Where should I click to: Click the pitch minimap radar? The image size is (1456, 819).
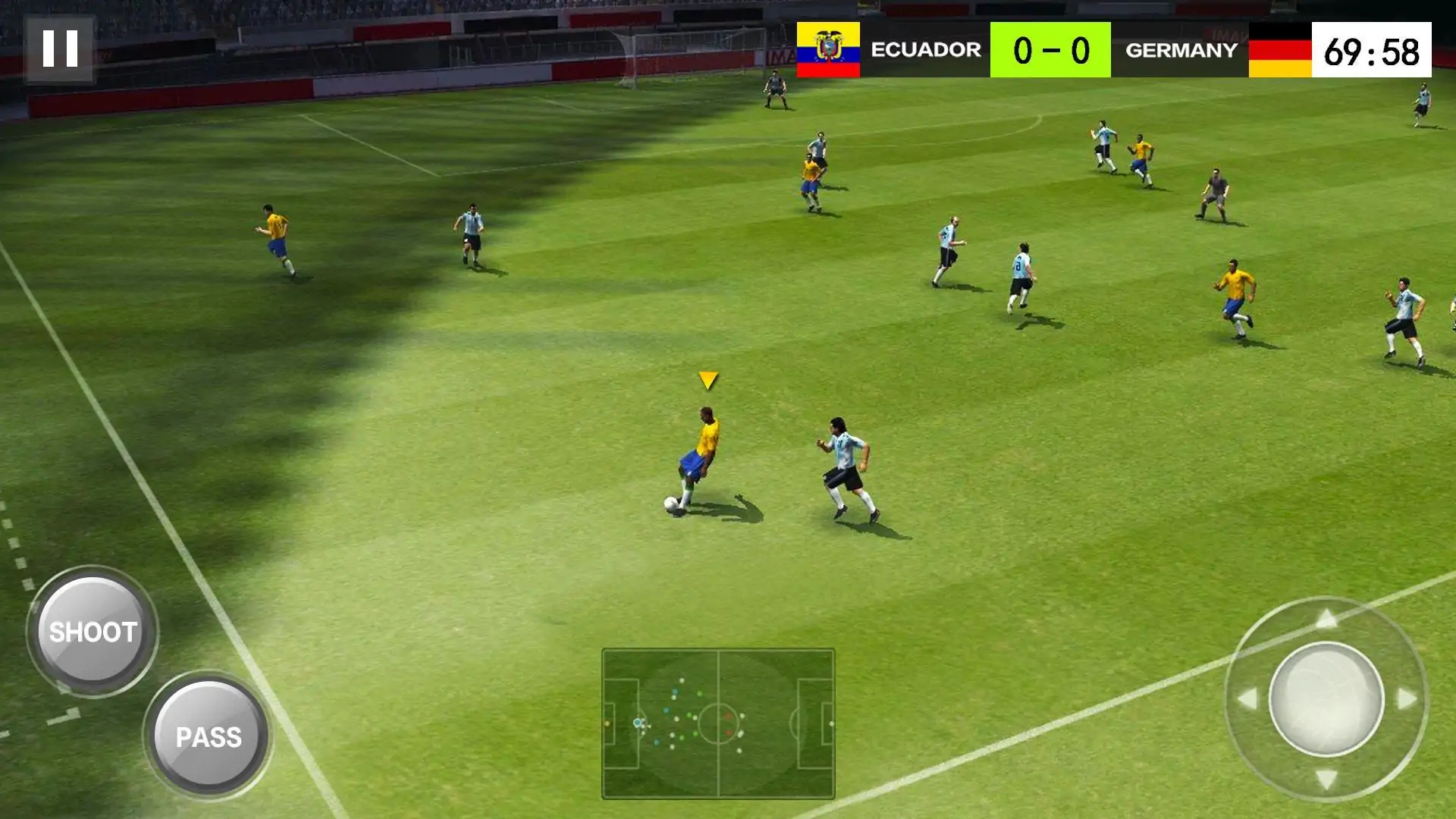coord(717,723)
